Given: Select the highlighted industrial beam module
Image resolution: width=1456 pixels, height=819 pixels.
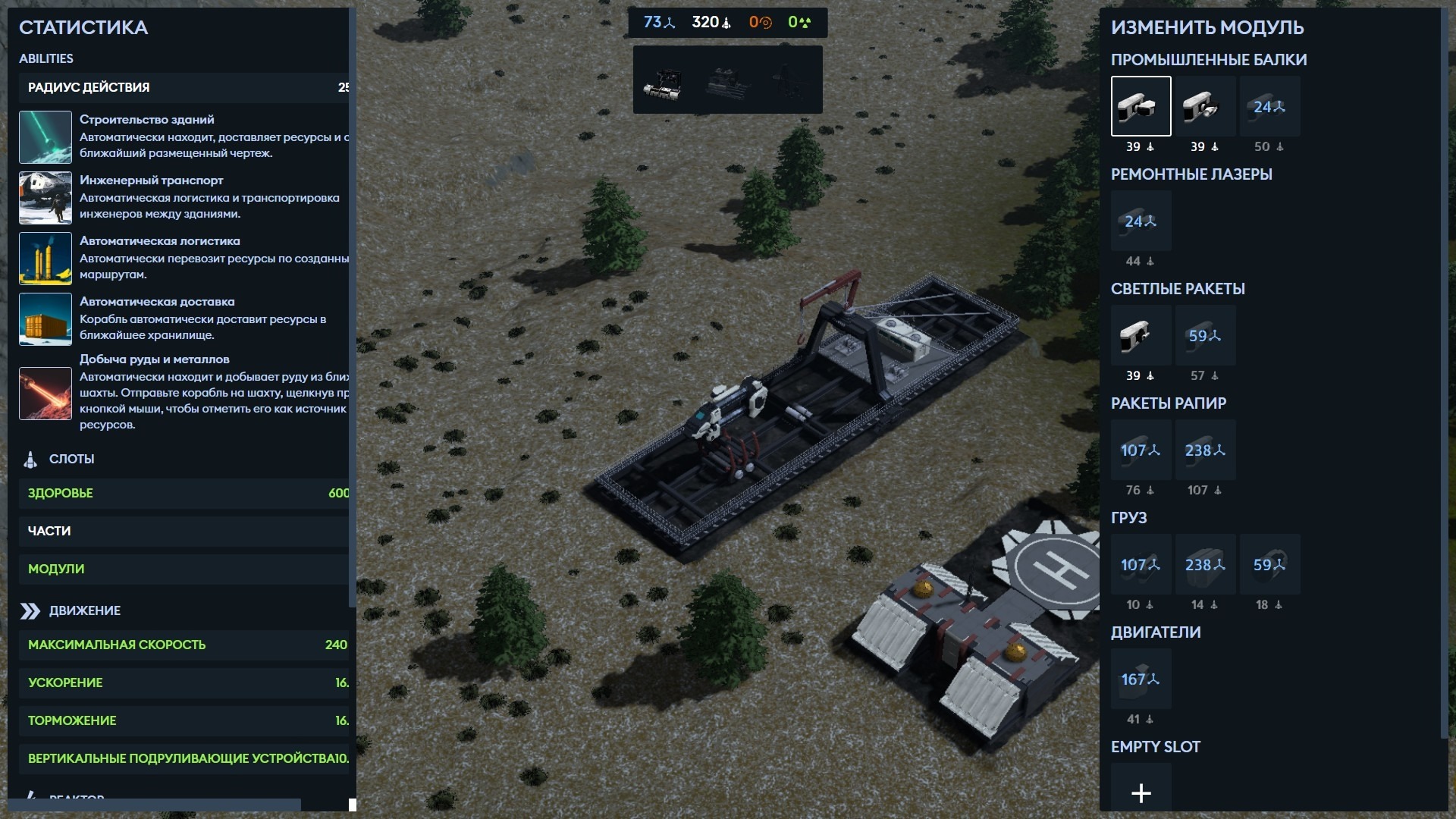Looking at the screenshot, I should coord(1141,106).
